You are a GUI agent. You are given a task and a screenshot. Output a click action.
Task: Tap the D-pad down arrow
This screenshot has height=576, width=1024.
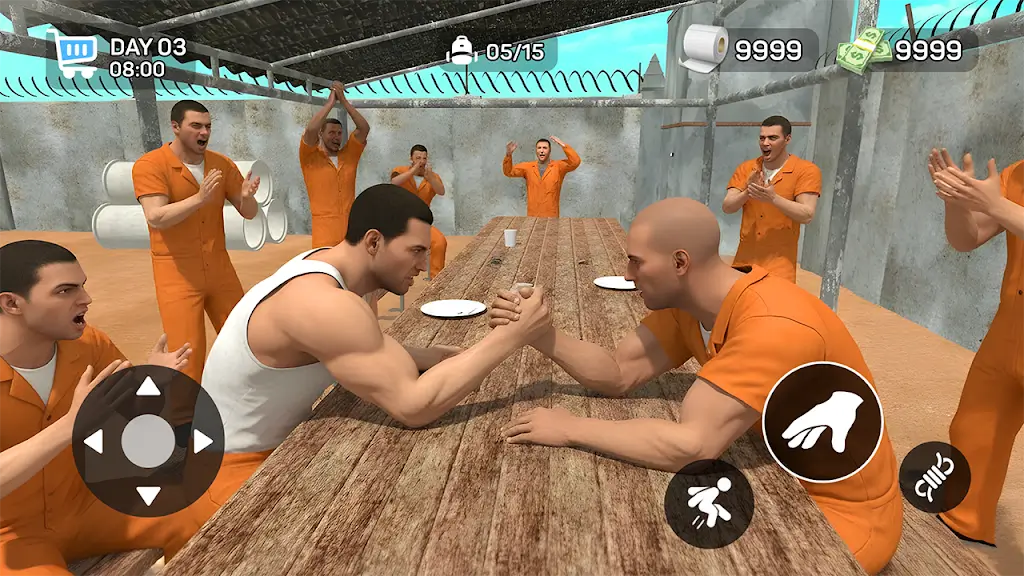148,495
